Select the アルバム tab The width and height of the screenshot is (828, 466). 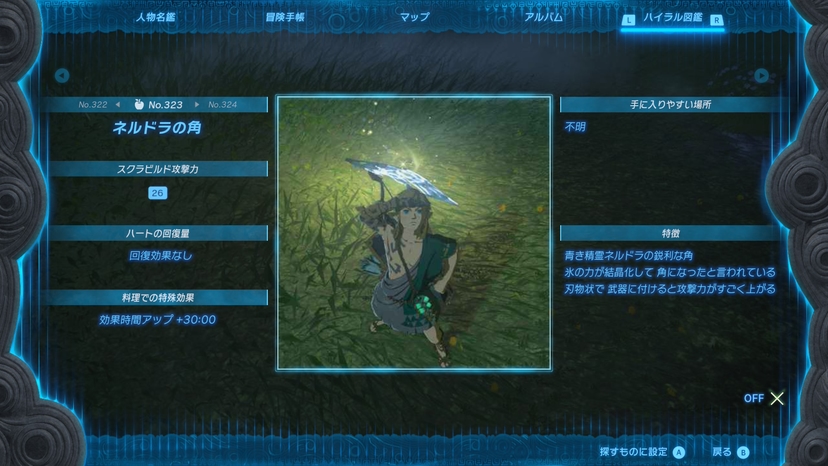pyautogui.click(x=543, y=17)
